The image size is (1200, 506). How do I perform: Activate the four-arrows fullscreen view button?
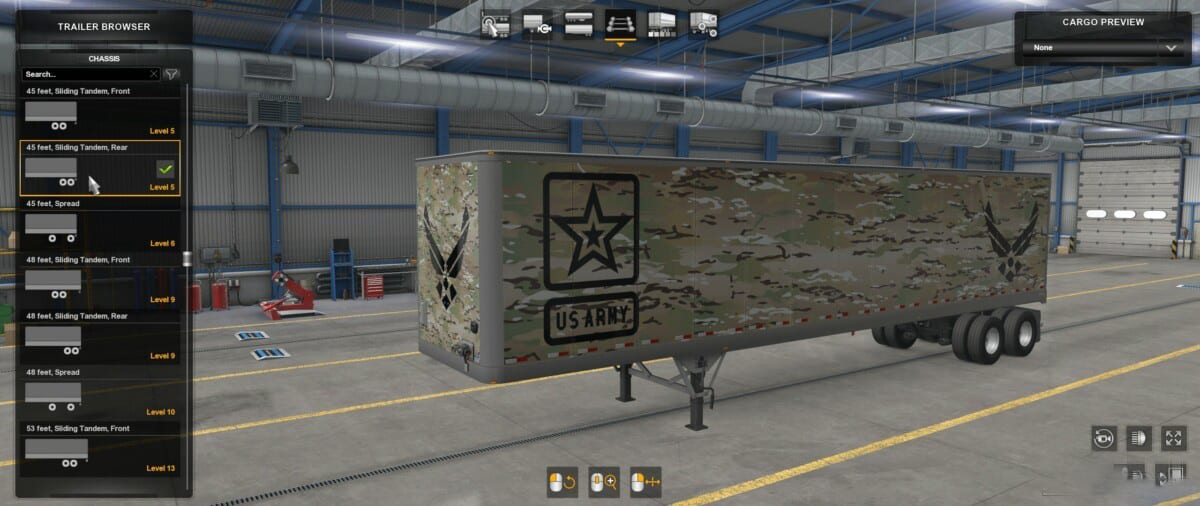pos(1173,437)
